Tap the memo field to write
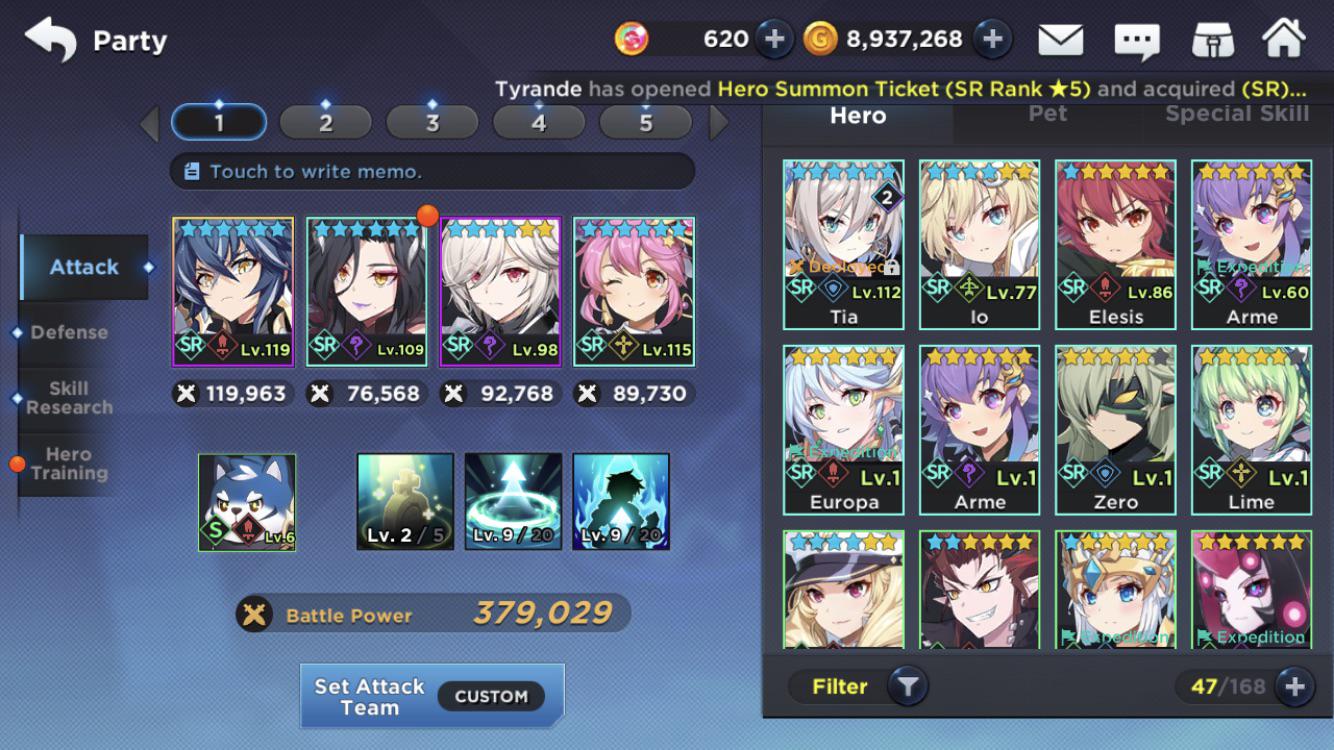This screenshot has width=1334, height=750. pos(432,171)
